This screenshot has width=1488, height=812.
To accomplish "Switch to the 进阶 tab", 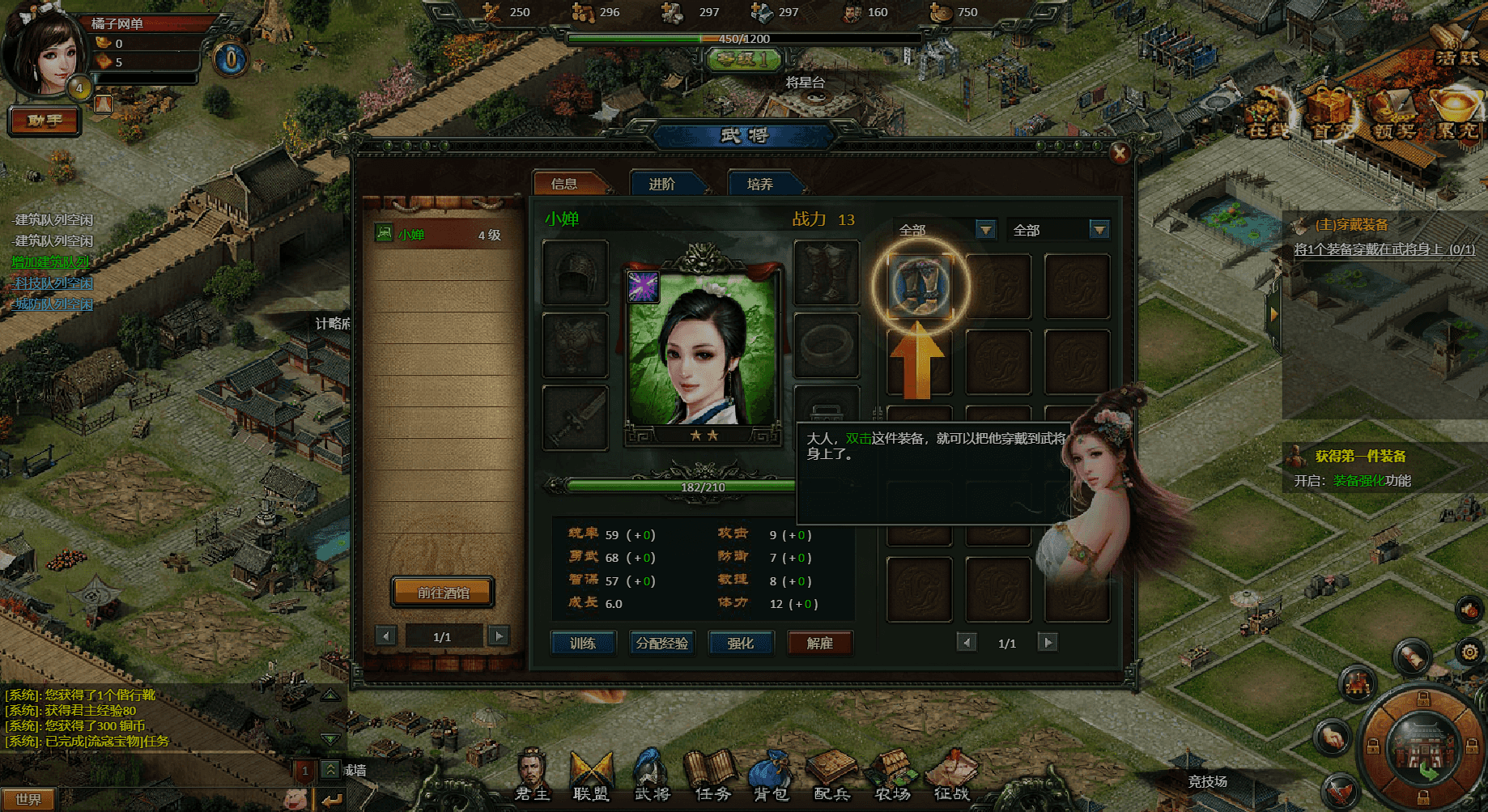I will tap(663, 184).
